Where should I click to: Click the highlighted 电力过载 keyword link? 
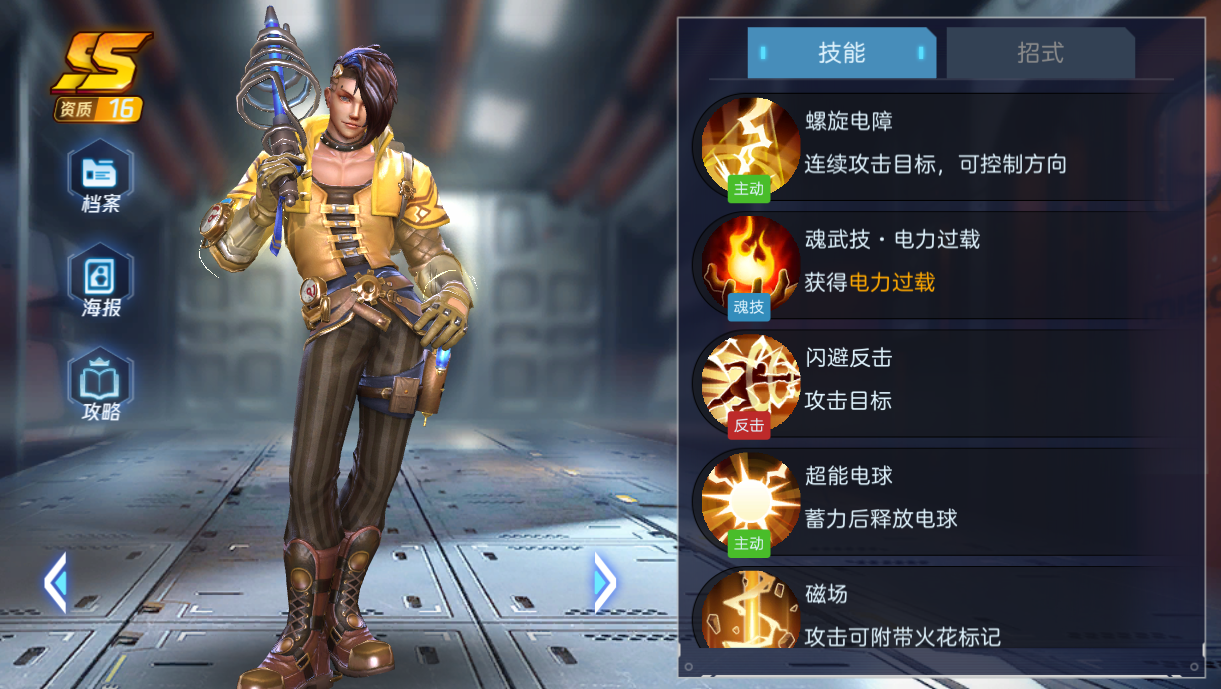(x=892, y=283)
